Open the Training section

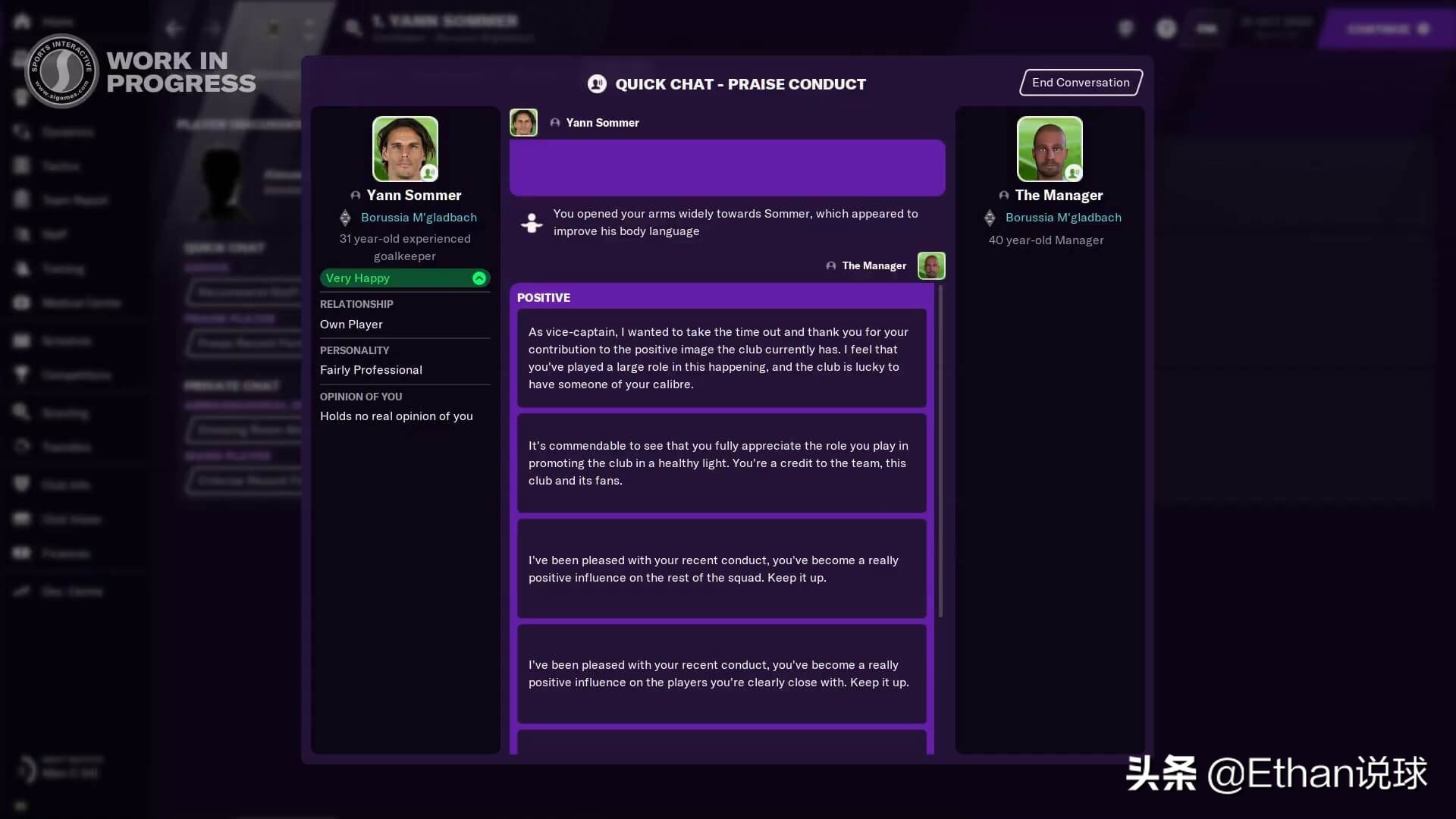[x=63, y=268]
